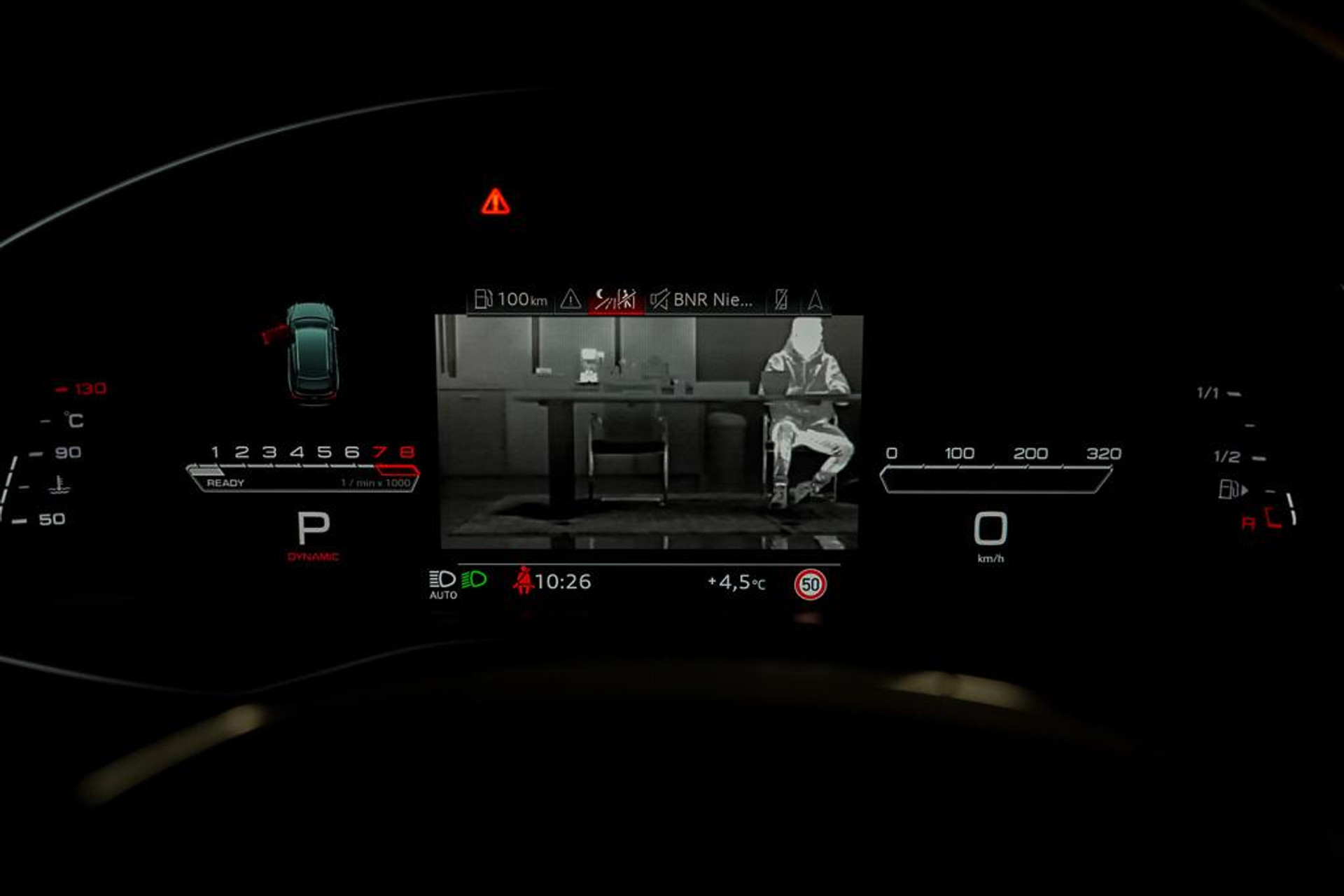Open the navigation arrow tab
The width and height of the screenshot is (1344, 896).
tap(815, 300)
